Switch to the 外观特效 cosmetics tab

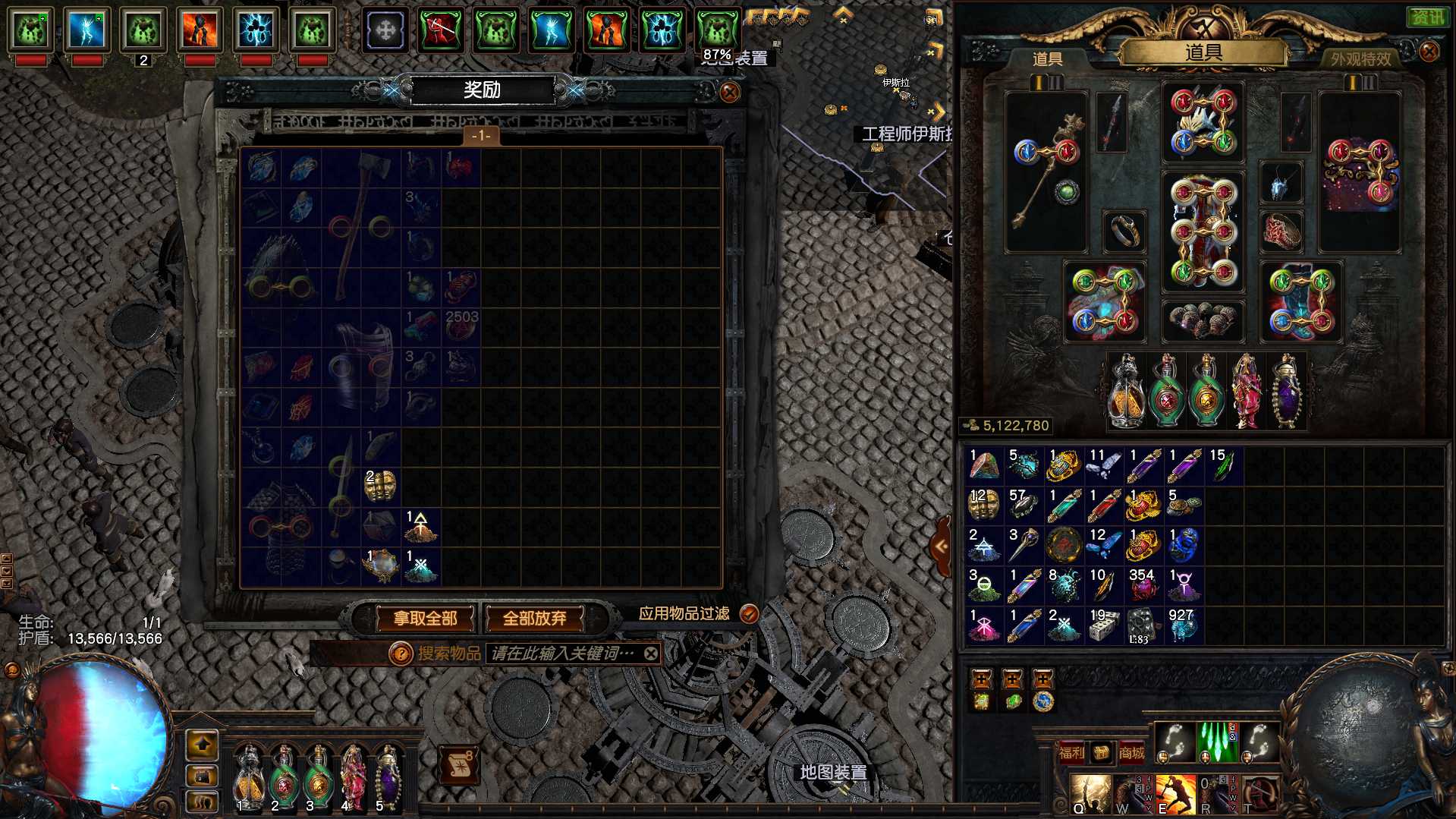1360,58
